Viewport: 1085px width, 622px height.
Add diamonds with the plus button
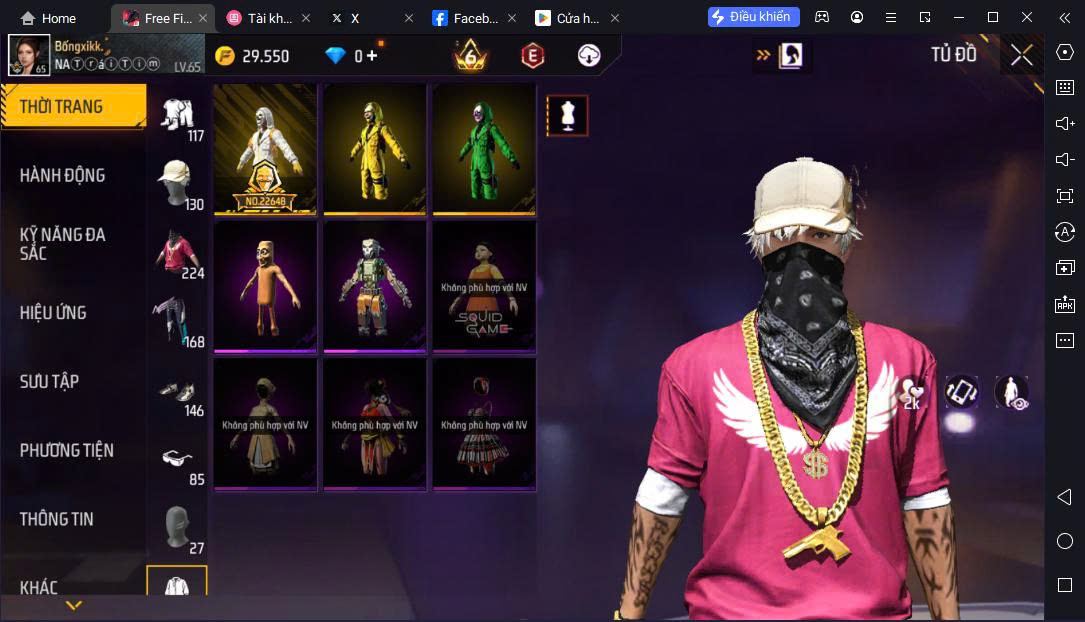372,56
